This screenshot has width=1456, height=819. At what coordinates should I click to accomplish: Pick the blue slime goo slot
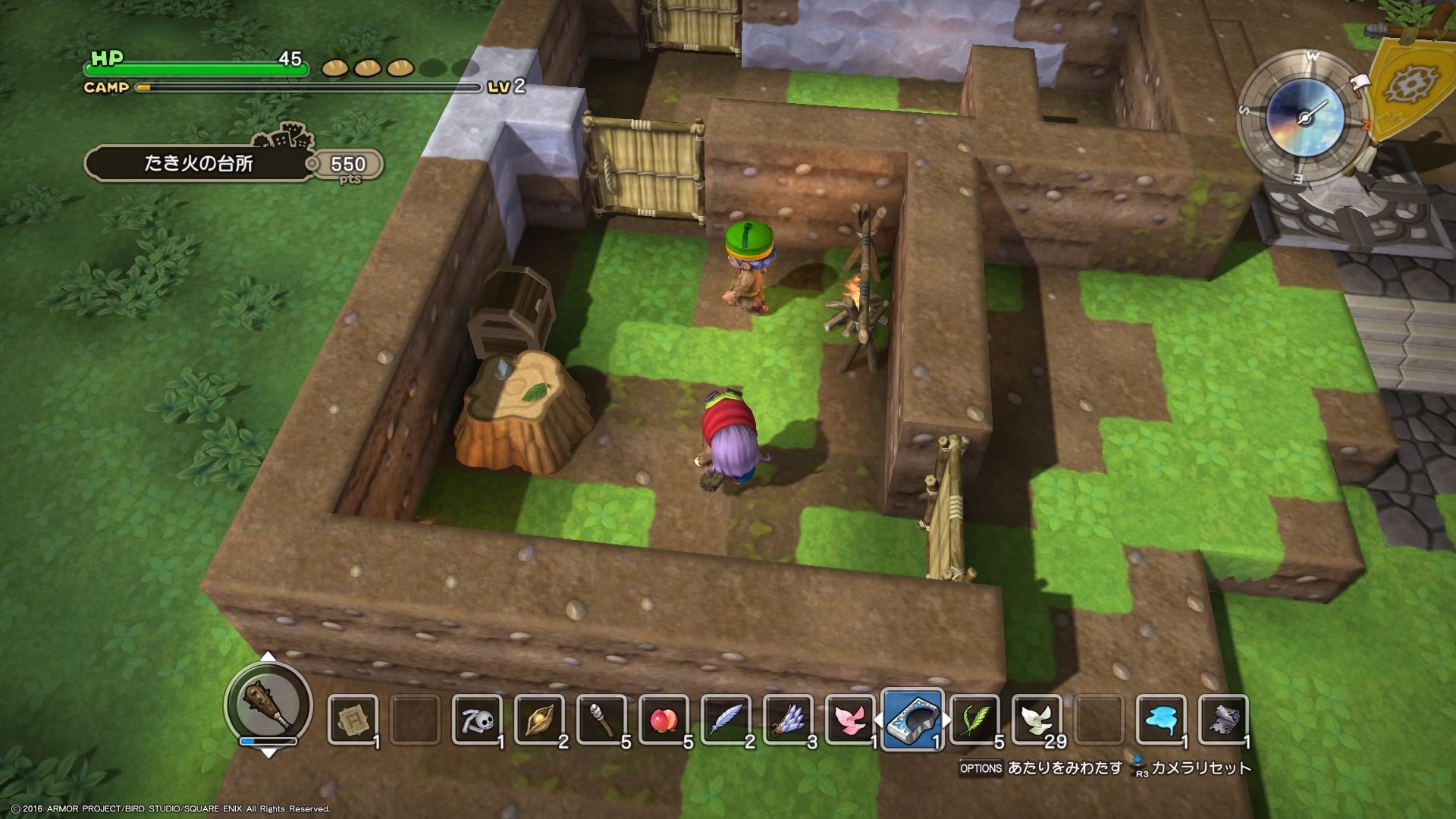pos(1161,719)
